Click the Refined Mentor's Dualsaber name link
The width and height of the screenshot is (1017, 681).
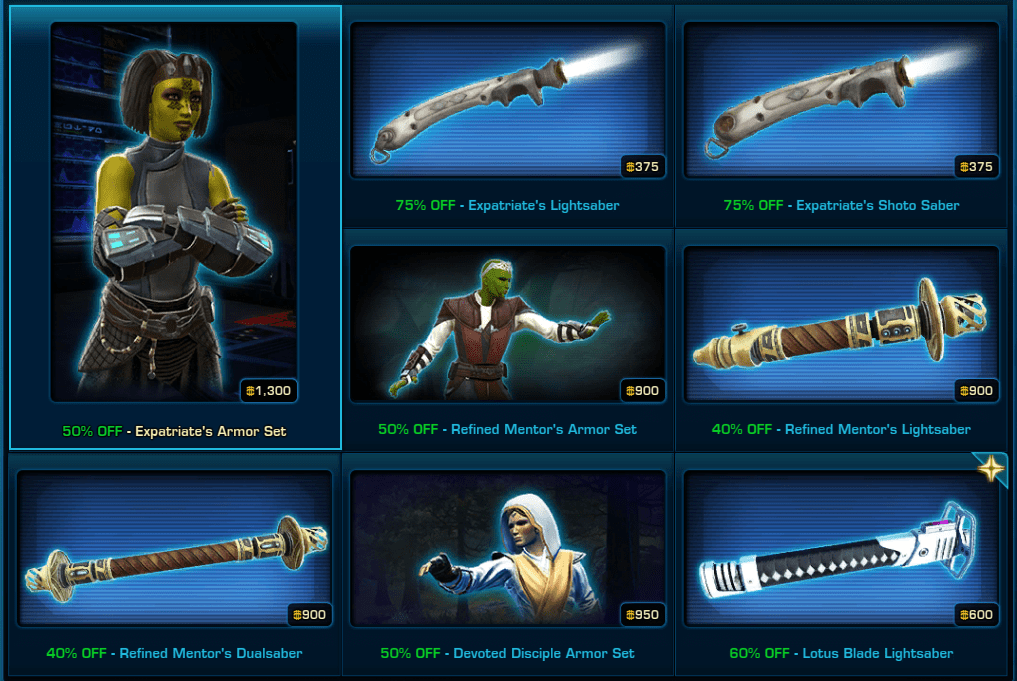[x=210, y=653]
